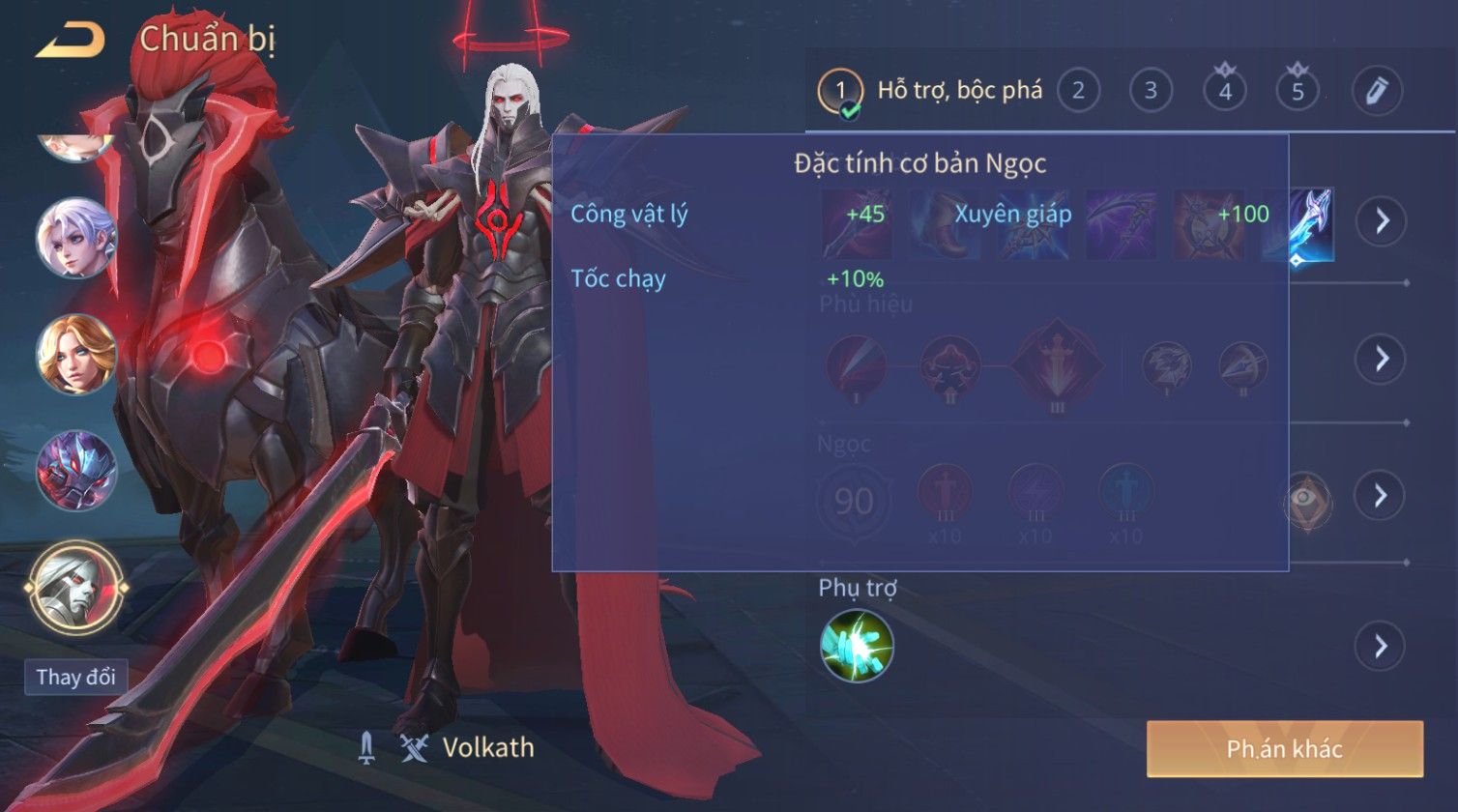Click the Phản khác button

[1285, 749]
